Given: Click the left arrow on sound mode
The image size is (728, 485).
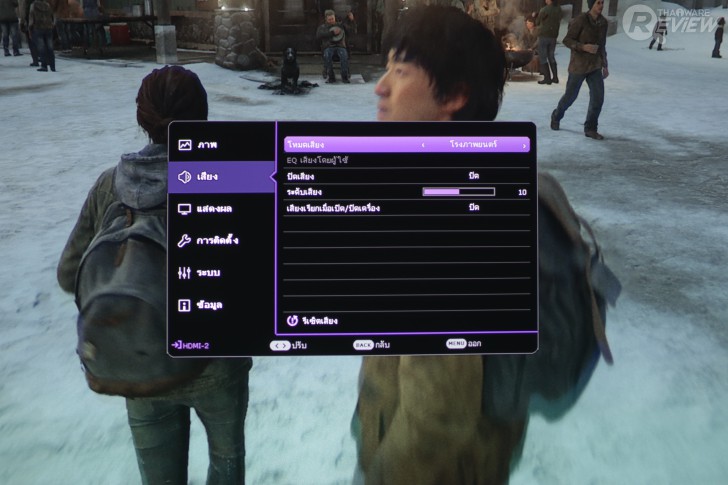Looking at the screenshot, I should click(423, 146).
